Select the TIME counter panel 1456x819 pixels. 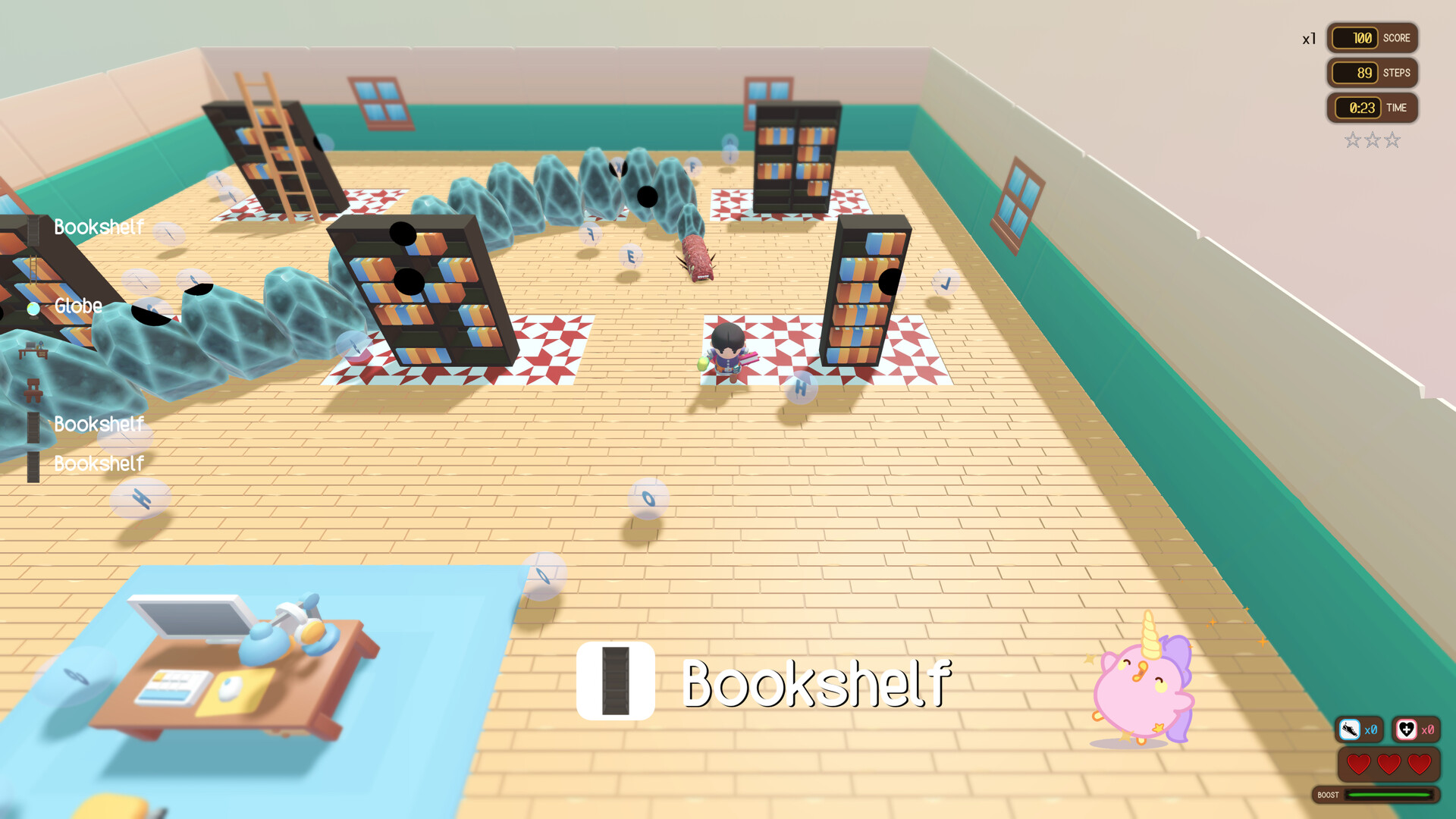tap(1371, 108)
